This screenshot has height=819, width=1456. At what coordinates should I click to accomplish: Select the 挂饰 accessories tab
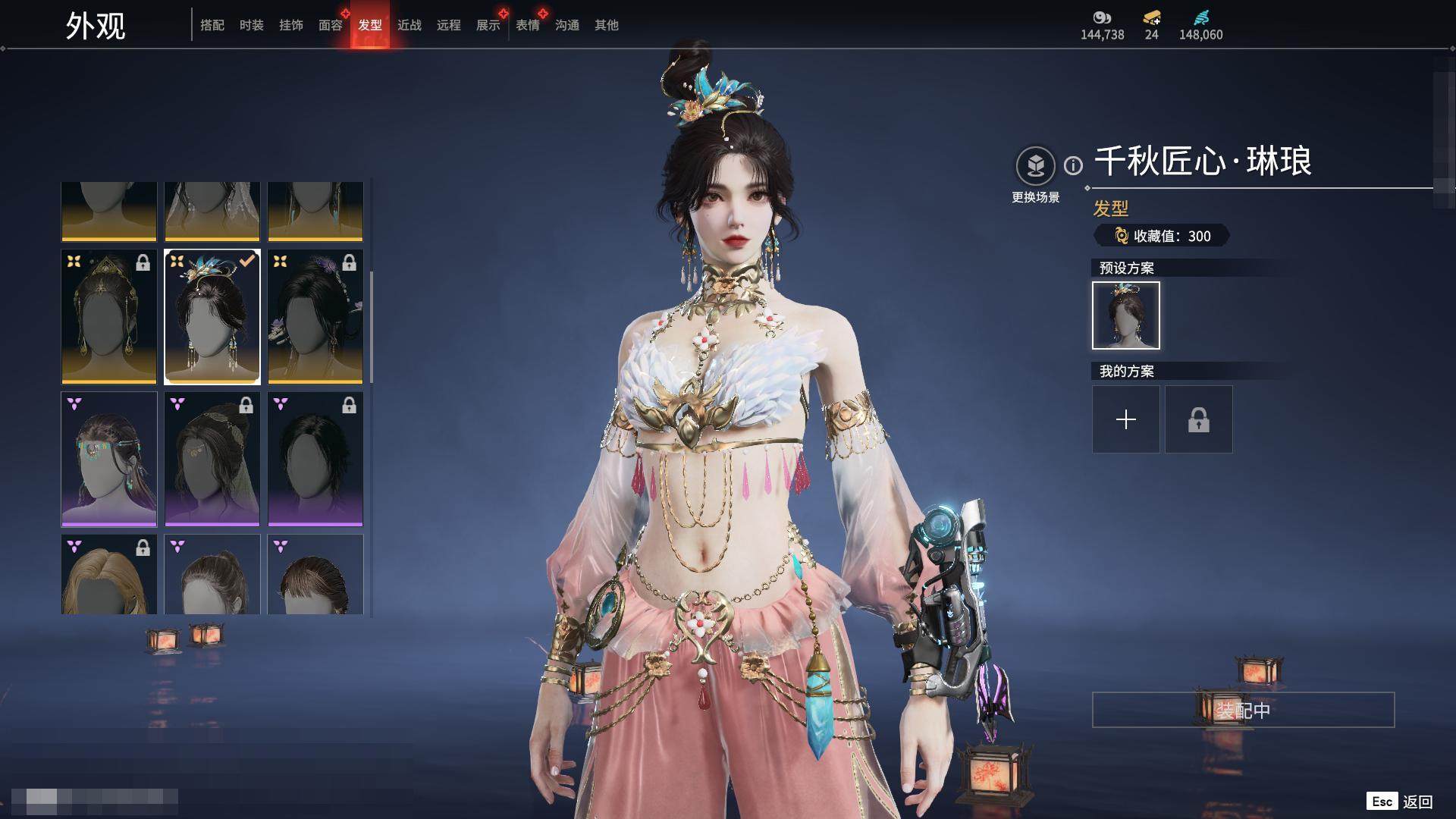tap(291, 25)
